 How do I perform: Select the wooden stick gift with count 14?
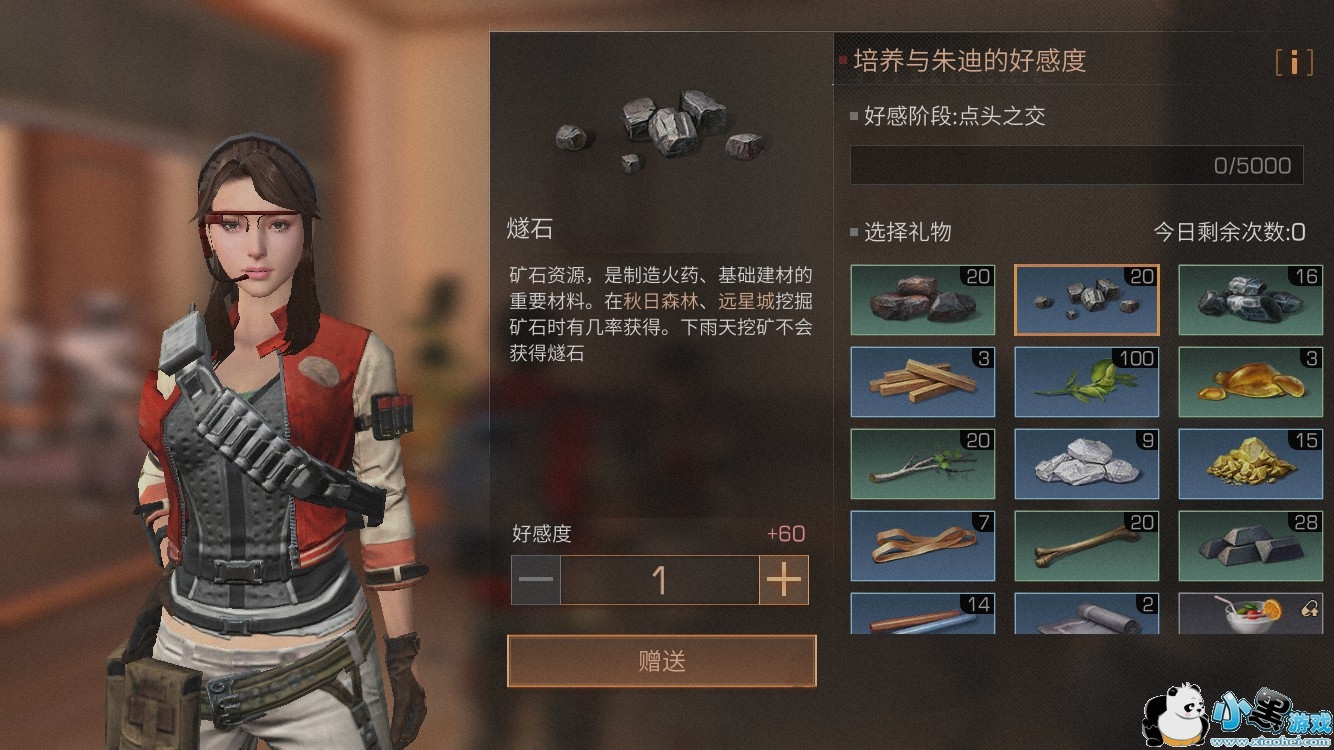[x=922, y=614]
